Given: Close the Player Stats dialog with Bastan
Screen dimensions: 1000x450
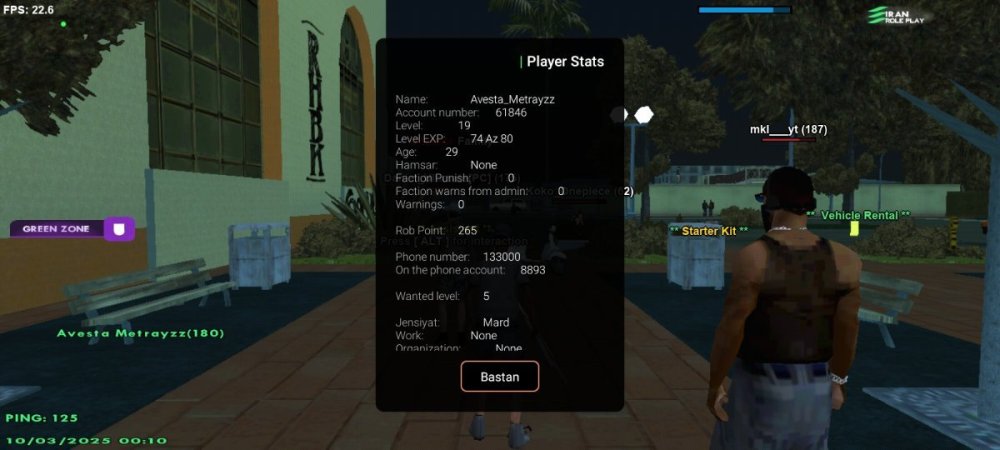Looking at the screenshot, I should pos(499,376).
